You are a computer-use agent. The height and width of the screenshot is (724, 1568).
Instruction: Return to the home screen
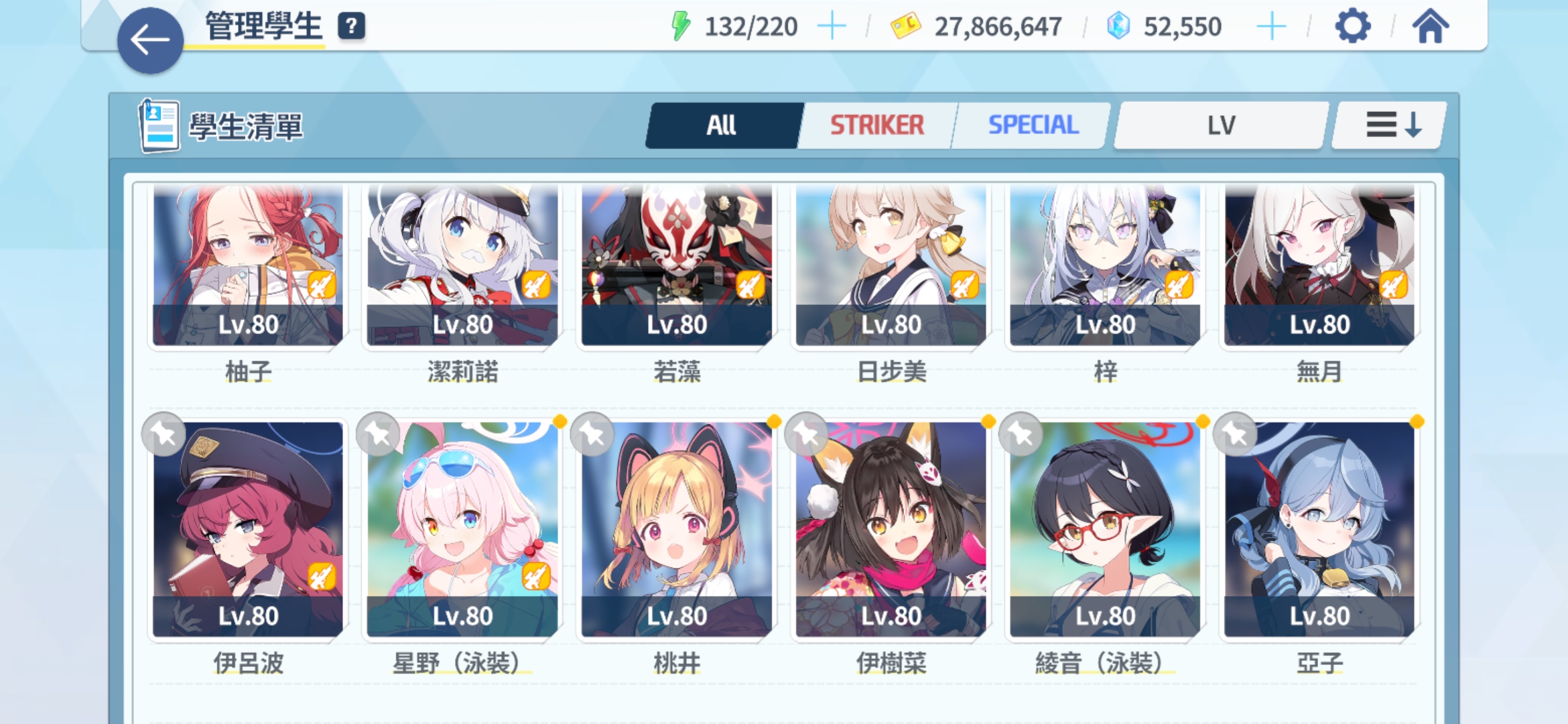(x=1430, y=27)
